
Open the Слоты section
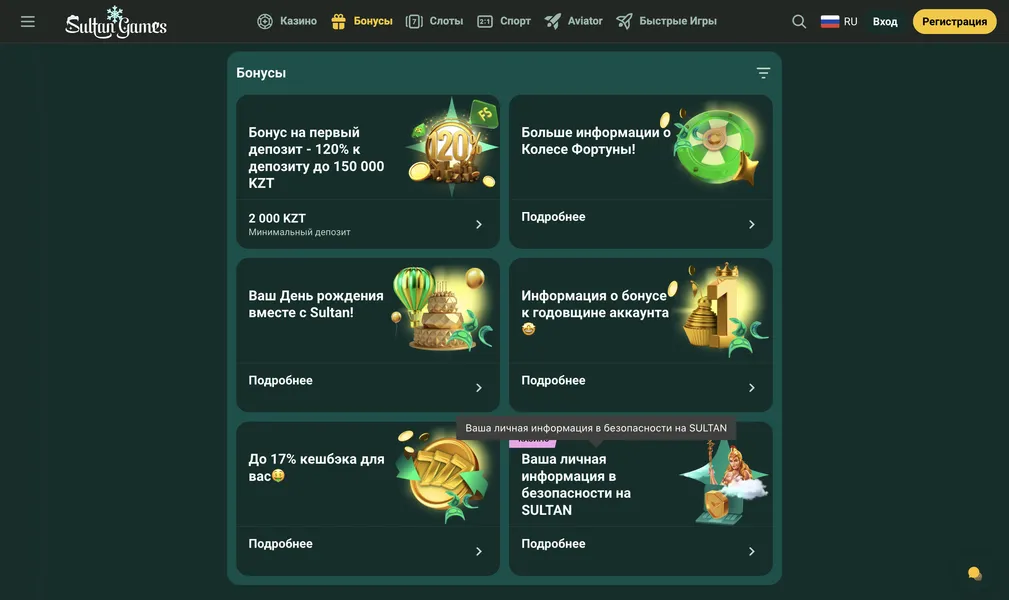435,21
